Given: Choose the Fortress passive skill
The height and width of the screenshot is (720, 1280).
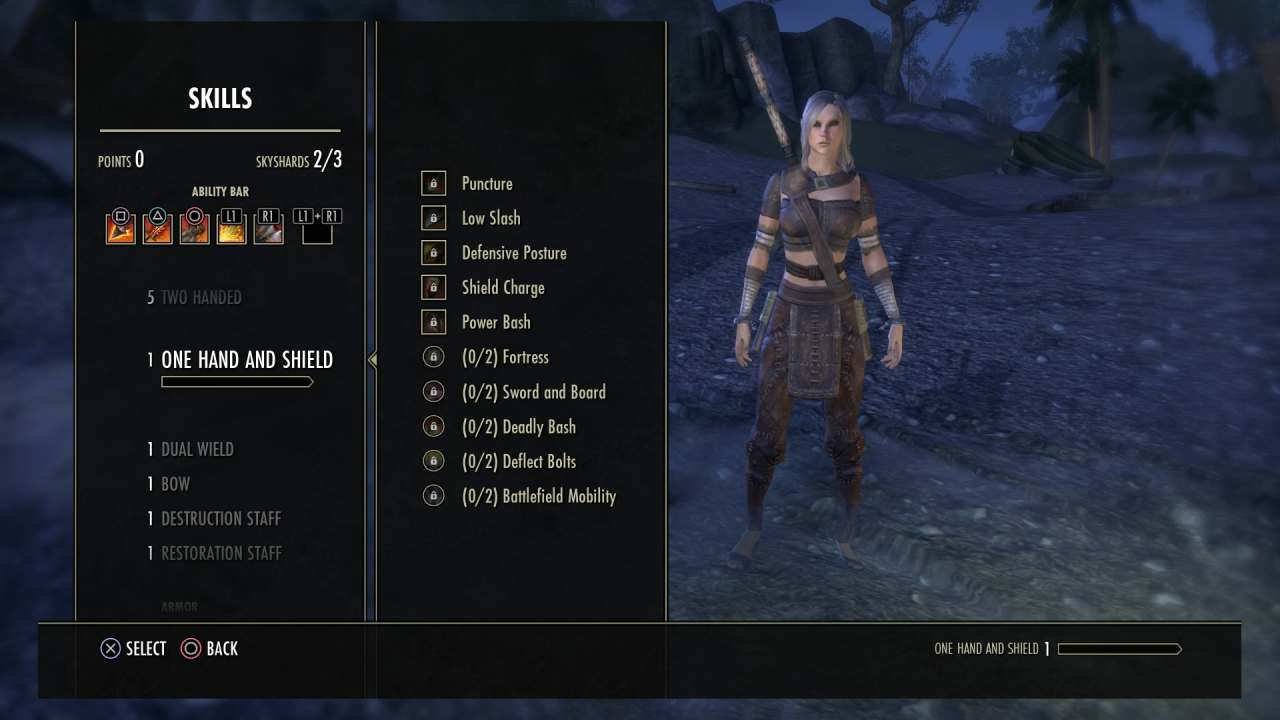Looking at the screenshot, I should coord(505,357).
